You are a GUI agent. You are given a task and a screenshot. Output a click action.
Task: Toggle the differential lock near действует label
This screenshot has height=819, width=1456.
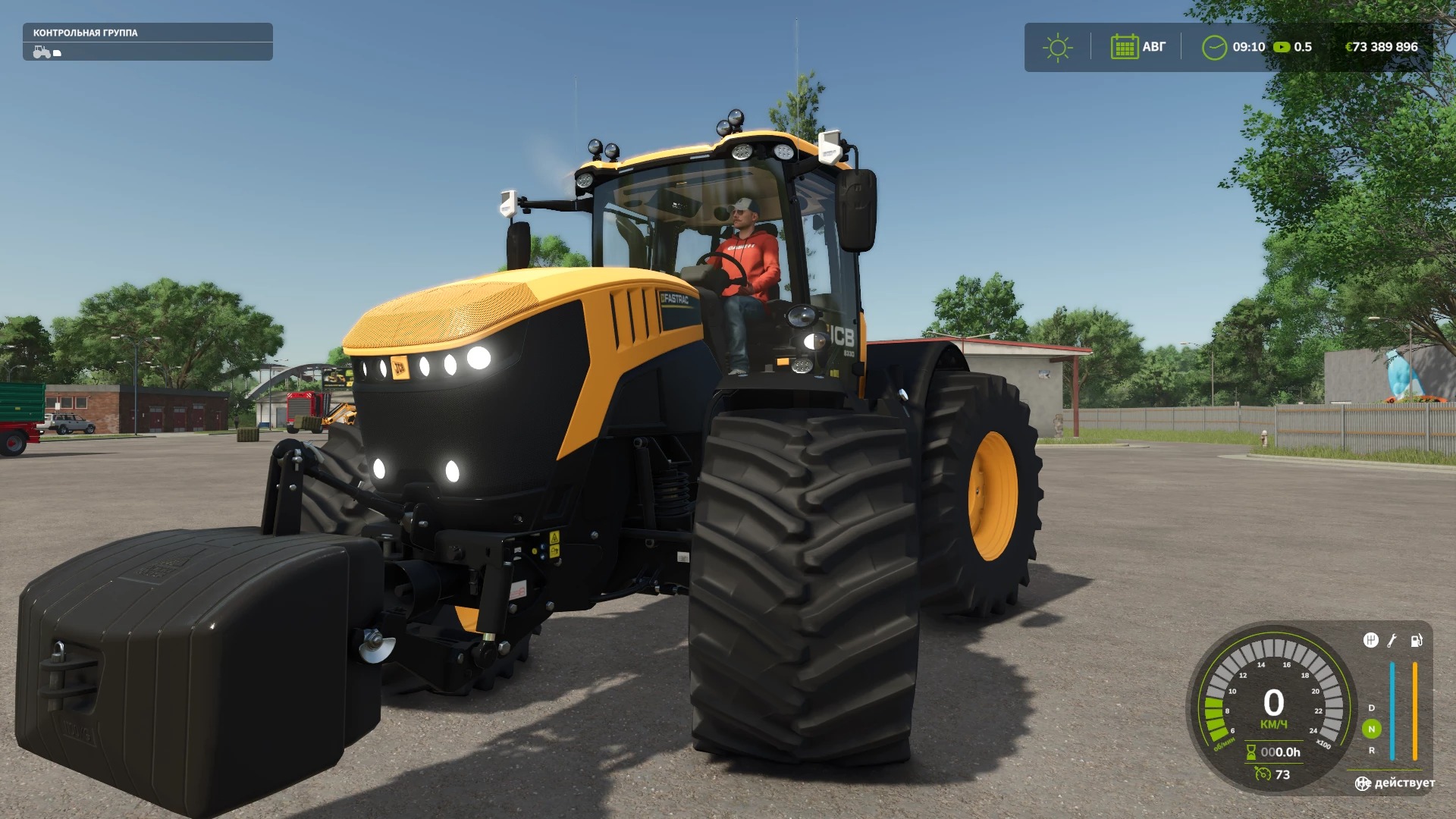pos(1362,783)
